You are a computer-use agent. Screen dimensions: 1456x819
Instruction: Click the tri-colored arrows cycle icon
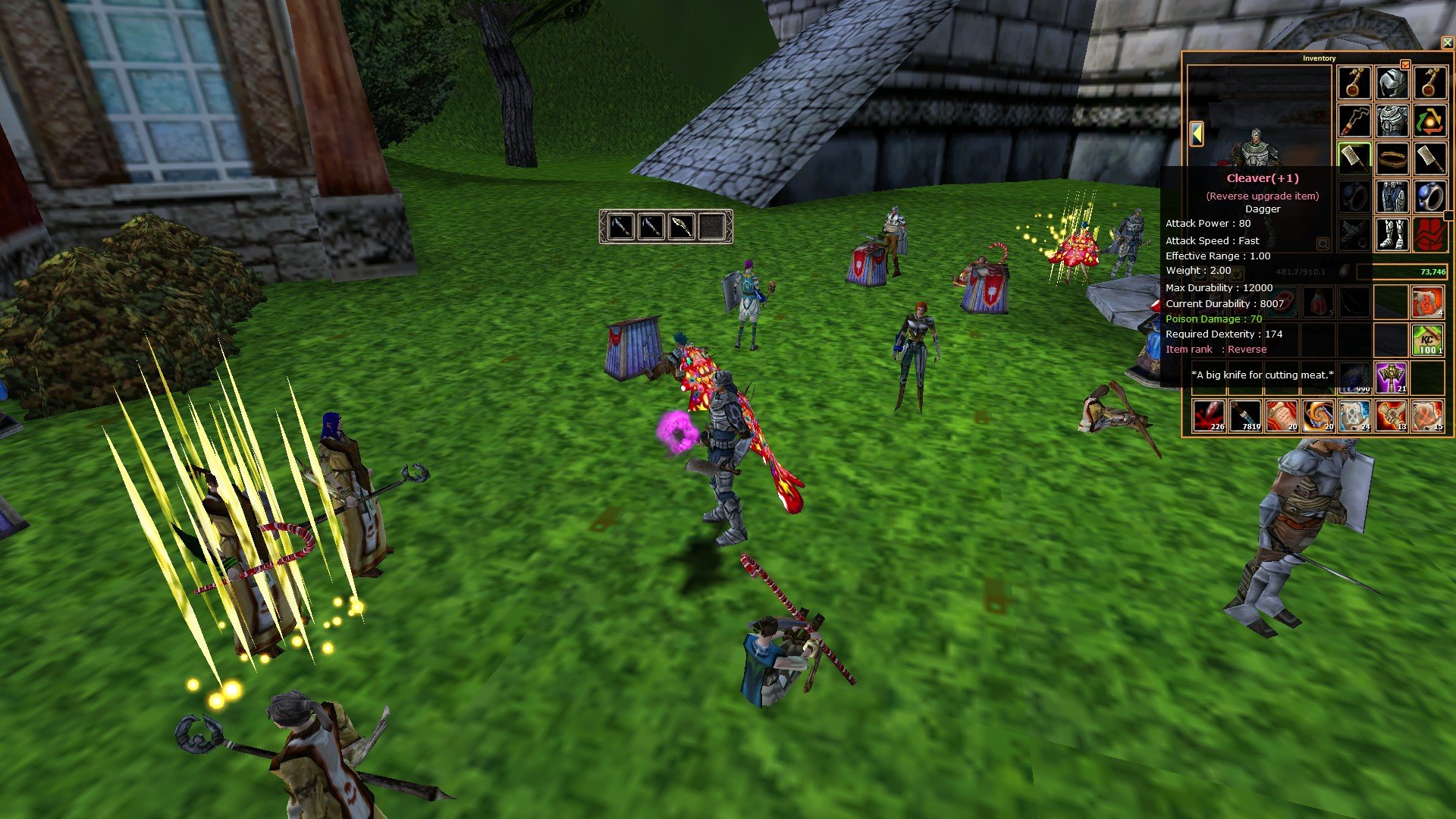1429,121
